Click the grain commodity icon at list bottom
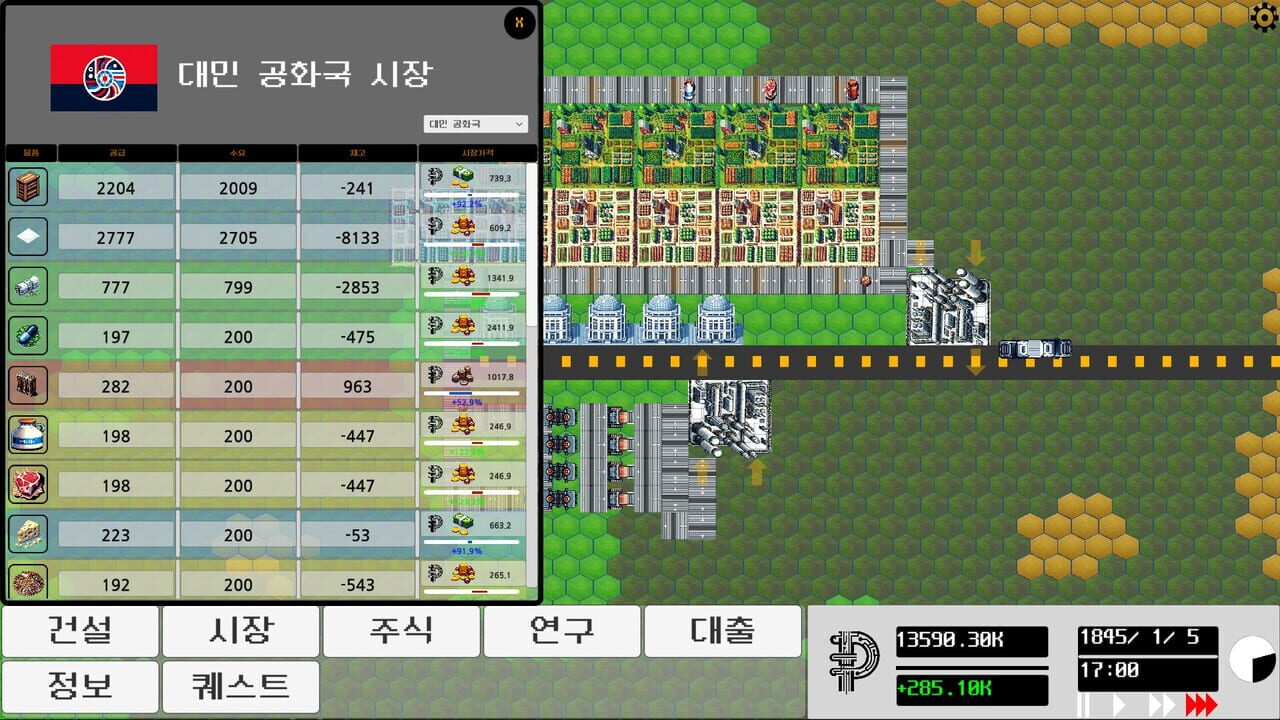Screen dimensions: 1280x720 (x=28, y=584)
